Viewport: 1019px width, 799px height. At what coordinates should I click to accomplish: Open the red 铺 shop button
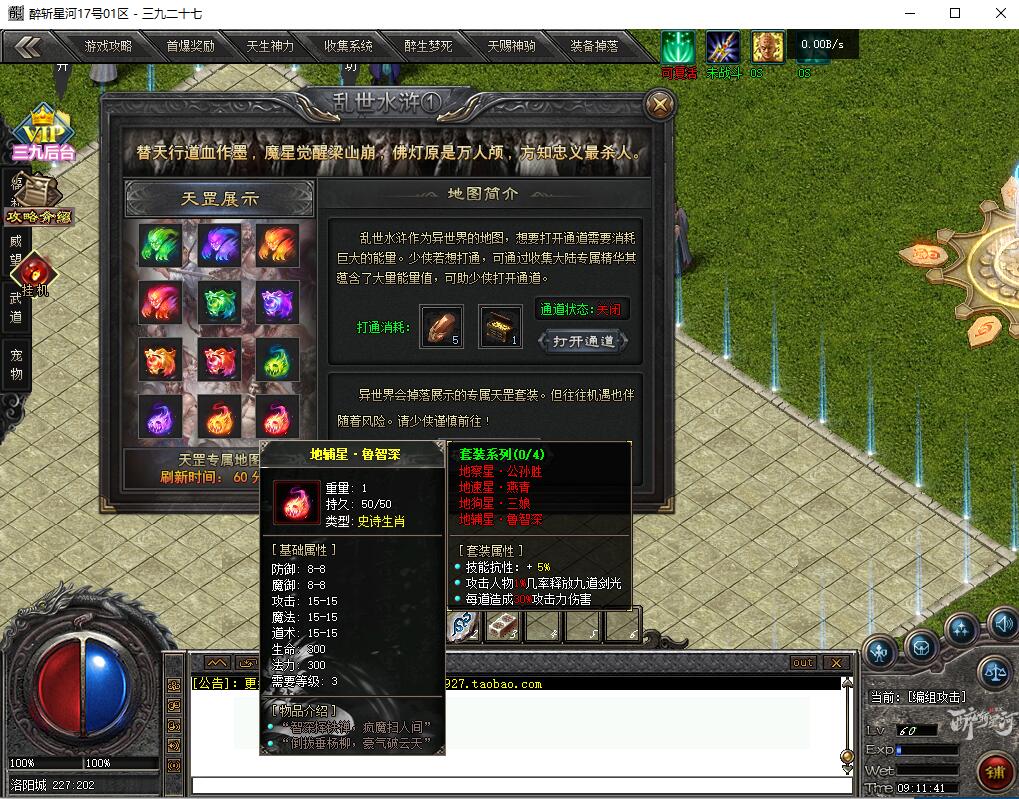pyautogui.click(x=995, y=773)
